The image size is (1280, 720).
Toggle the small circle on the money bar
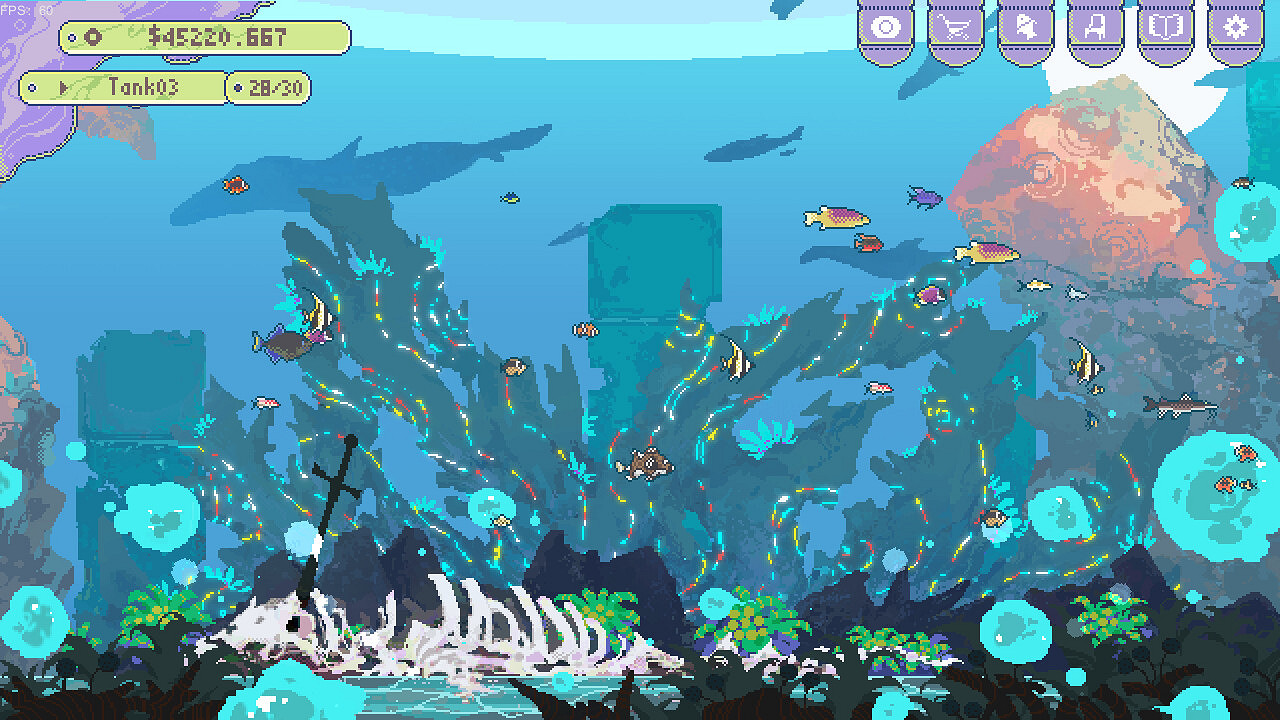pyautogui.click(x=72, y=38)
